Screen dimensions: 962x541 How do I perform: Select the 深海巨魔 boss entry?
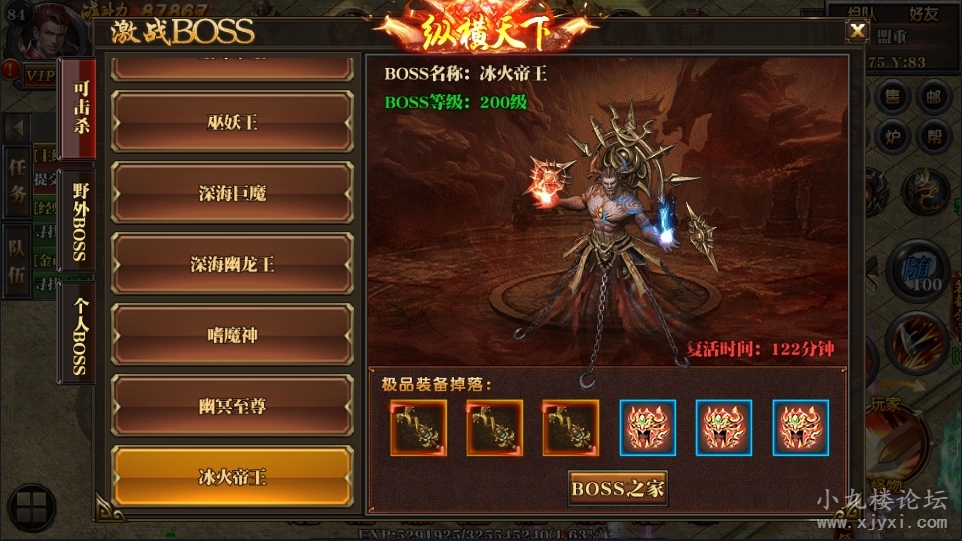232,193
